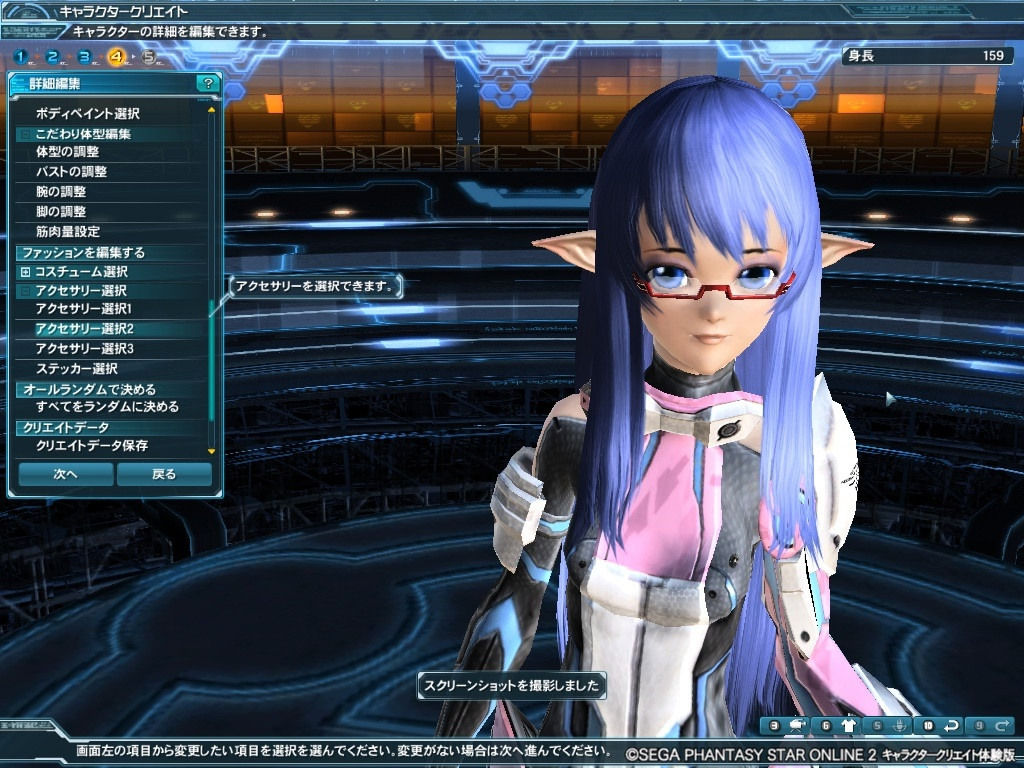Choose 体型の調整 body adjustment

67,152
